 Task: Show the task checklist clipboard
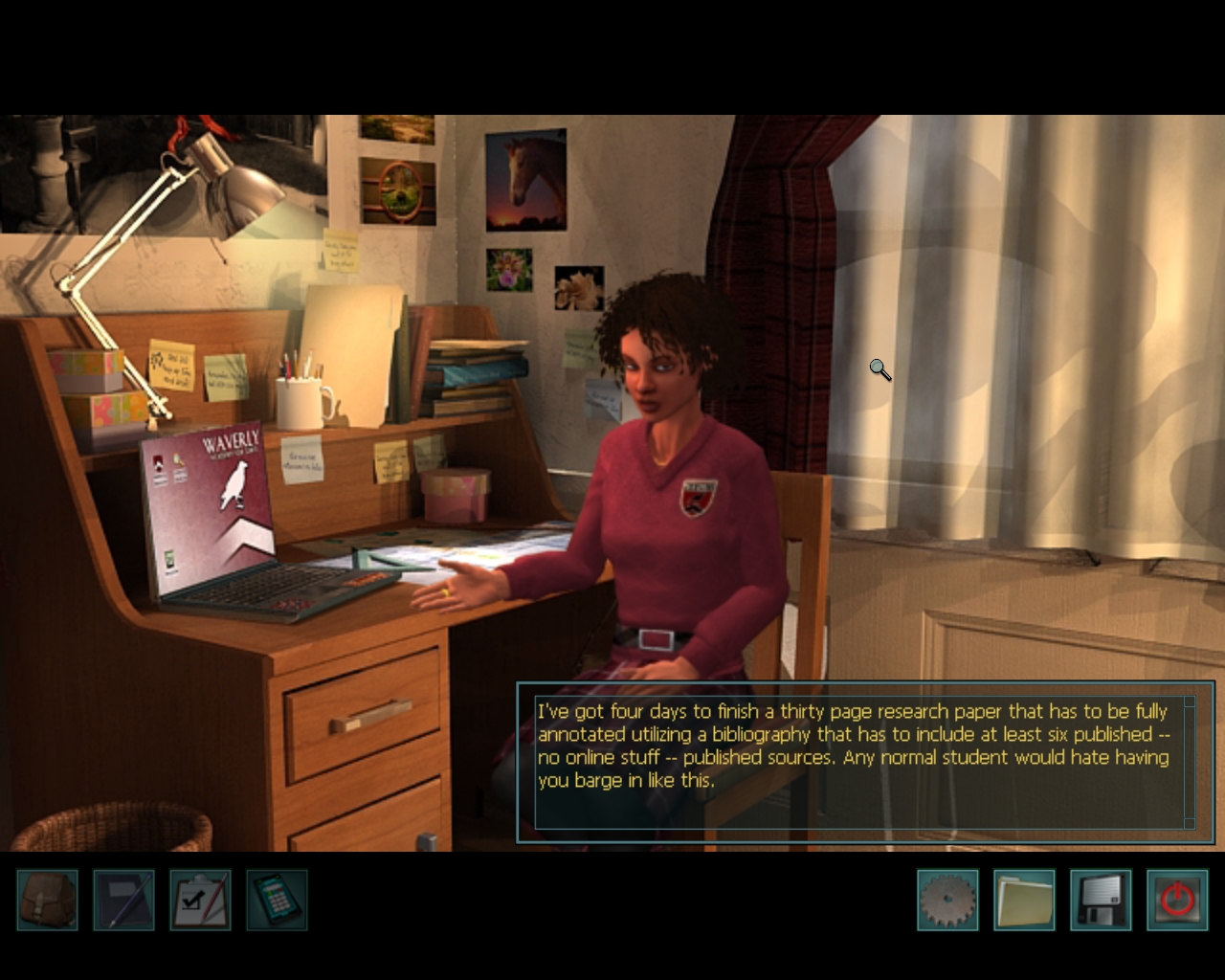pos(200,900)
